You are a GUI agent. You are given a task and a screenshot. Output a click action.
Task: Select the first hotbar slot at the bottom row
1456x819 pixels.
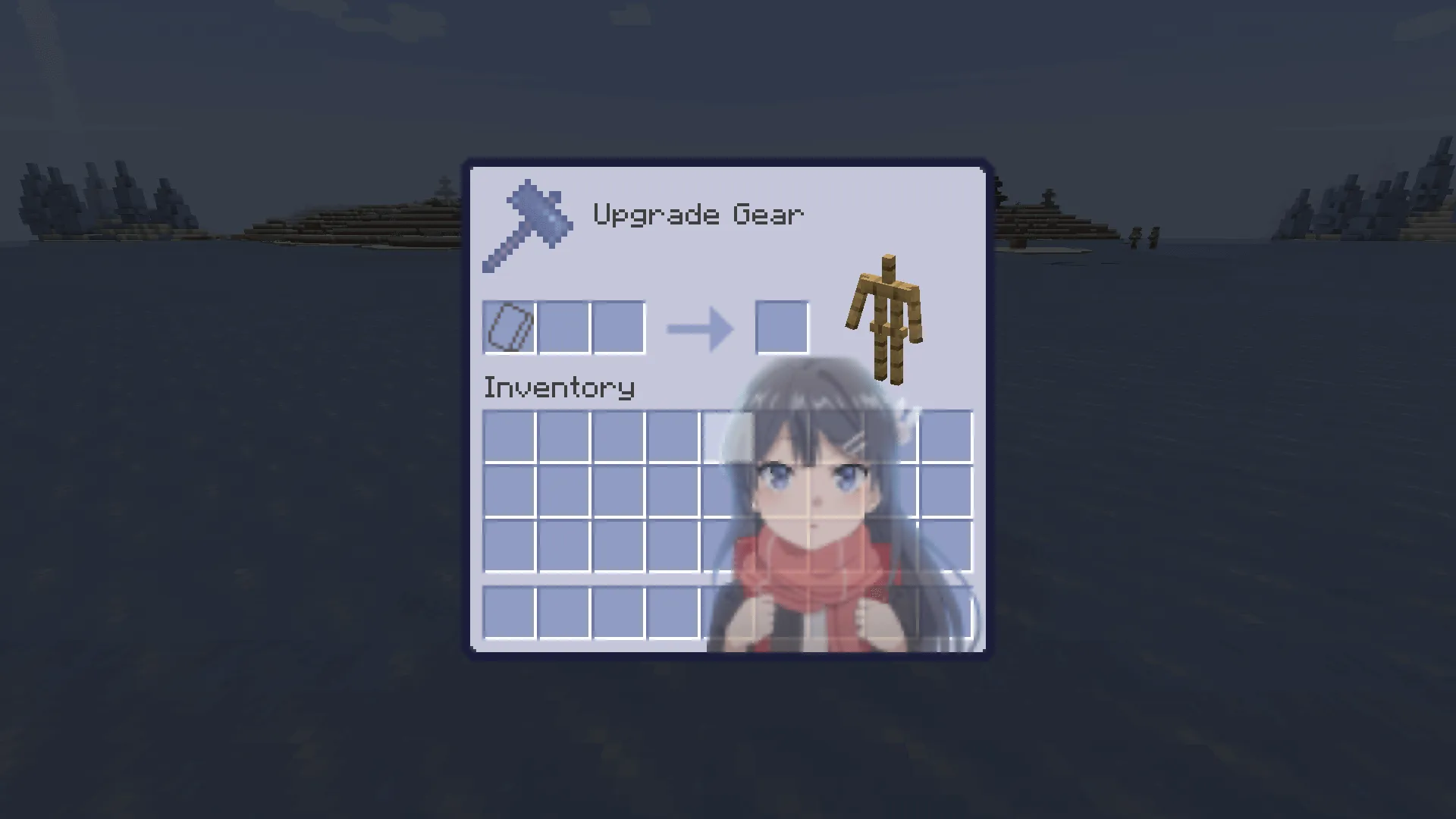coord(508,613)
